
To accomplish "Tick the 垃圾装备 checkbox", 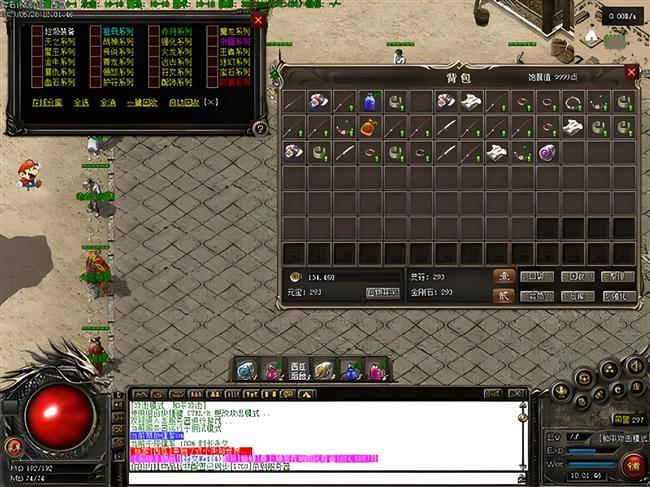I will [x=38, y=32].
